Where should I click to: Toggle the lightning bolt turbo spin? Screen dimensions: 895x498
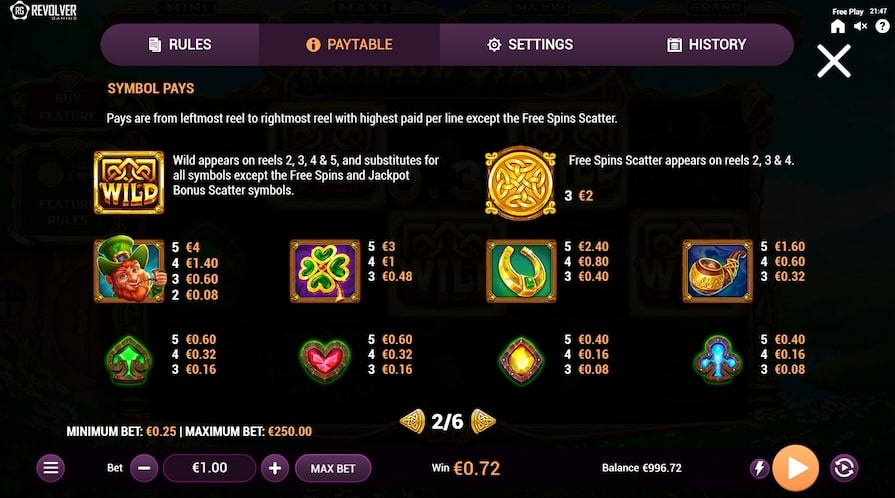[x=759, y=468]
